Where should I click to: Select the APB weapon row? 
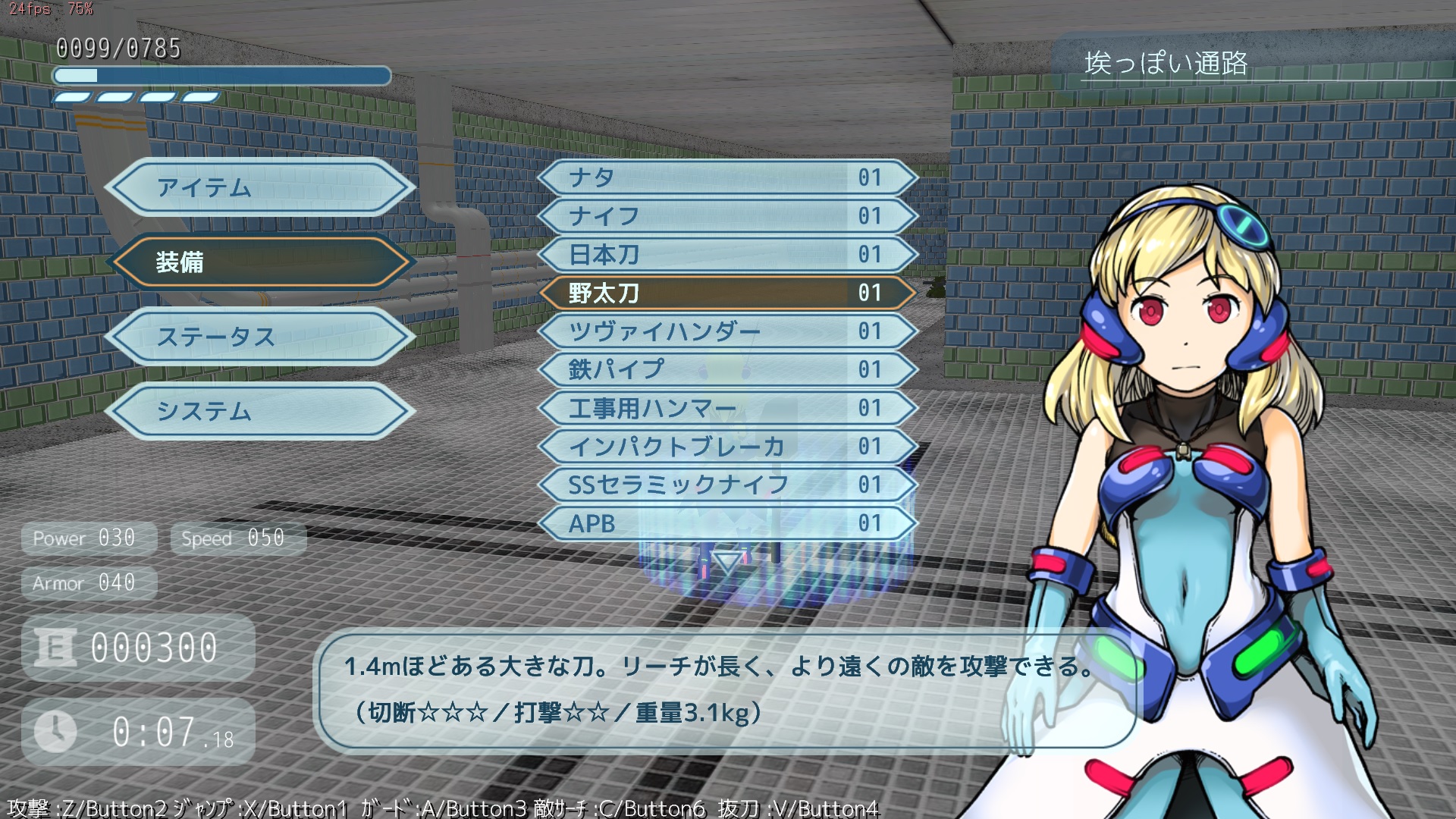tap(726, 524)
